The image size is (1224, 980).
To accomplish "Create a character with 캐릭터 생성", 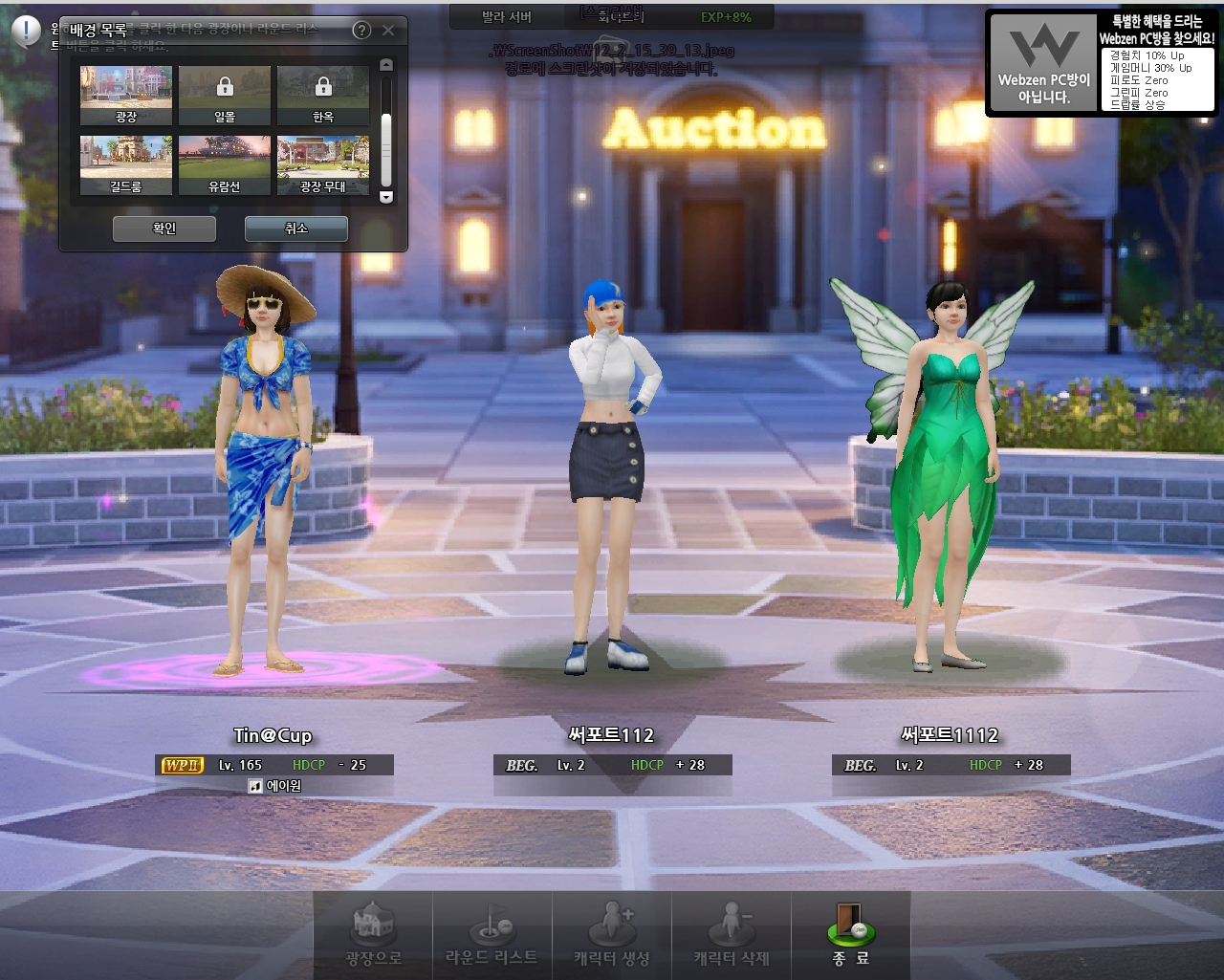I will (x=612, y=935).
